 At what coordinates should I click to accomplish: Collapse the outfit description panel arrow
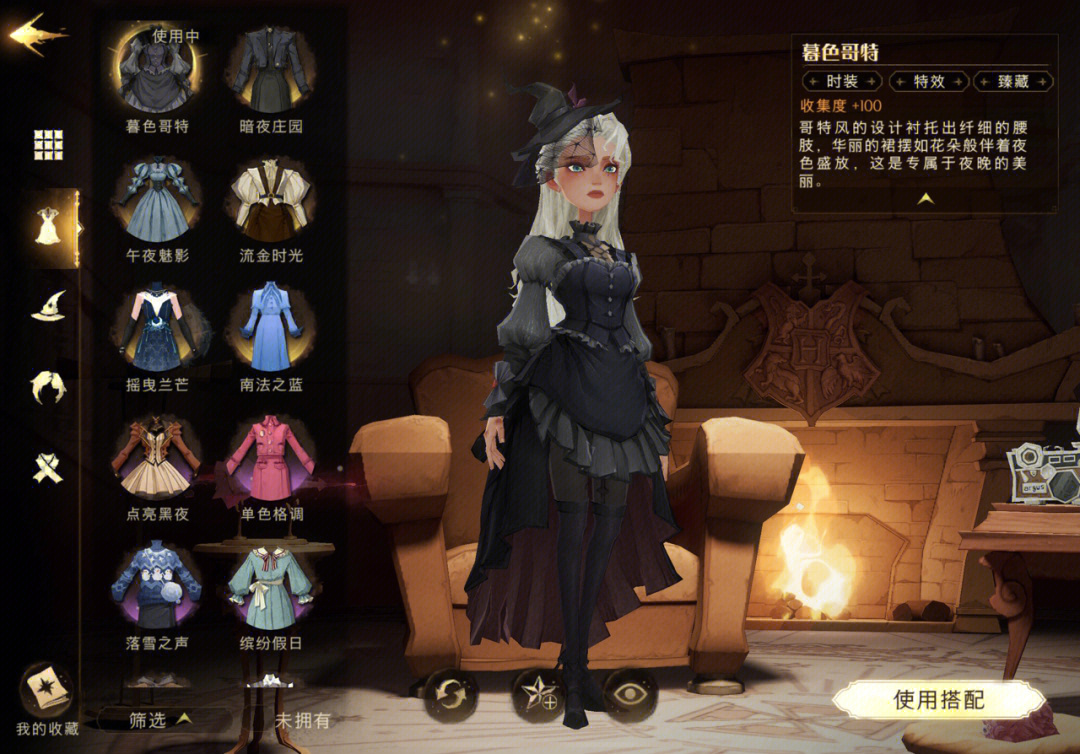(x=926, y=199)
